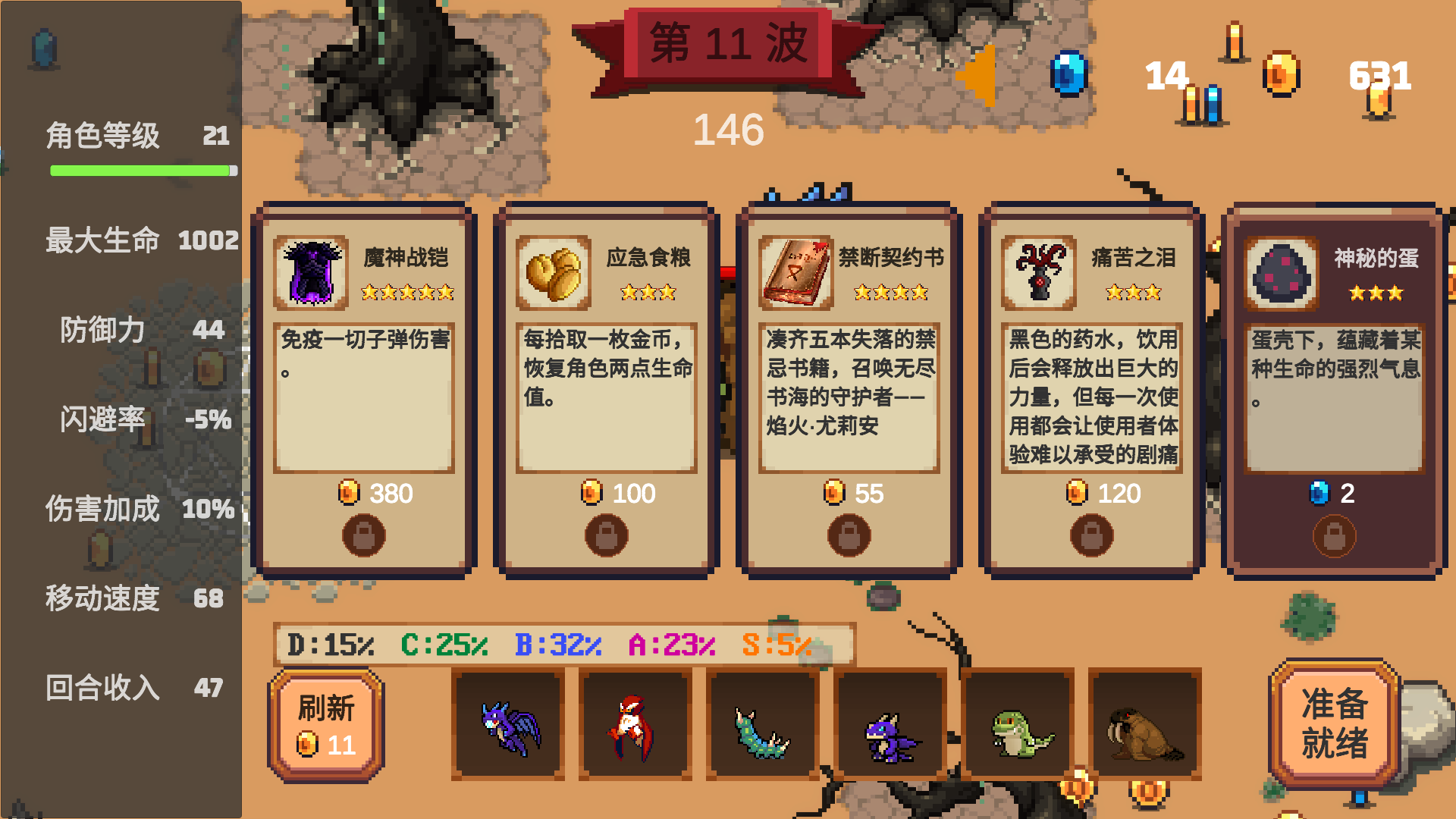The image size is (1456, 819).
Task: Refresh the shop with 刷新 button
Action: pos(326,725)
